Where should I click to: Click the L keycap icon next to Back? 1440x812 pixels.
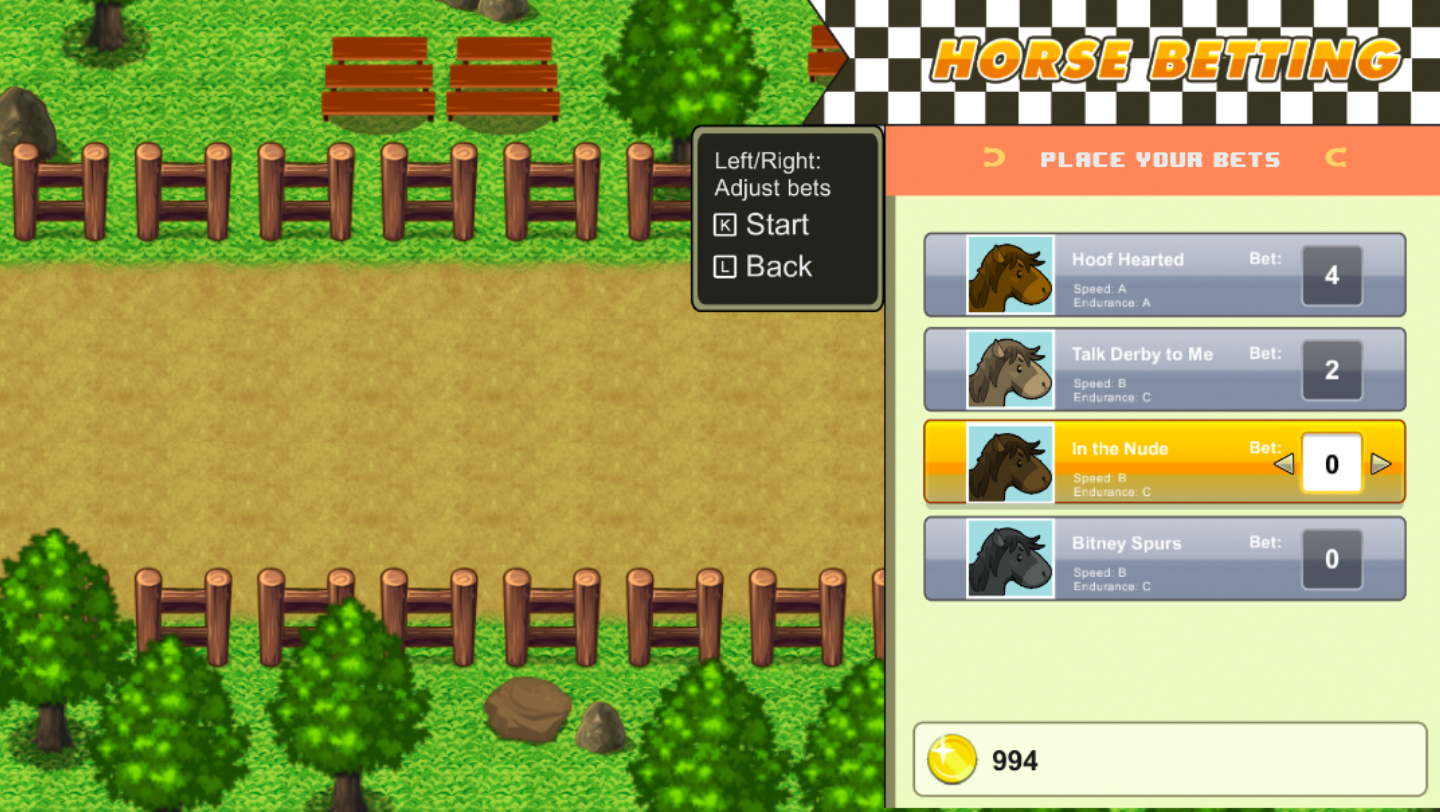[x=724, y=266]
